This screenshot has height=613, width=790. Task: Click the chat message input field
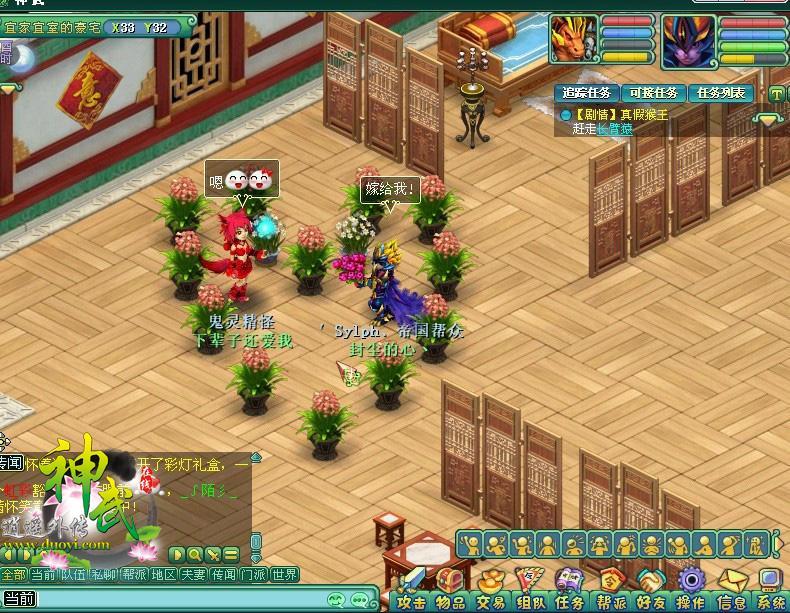coord(180,599)
